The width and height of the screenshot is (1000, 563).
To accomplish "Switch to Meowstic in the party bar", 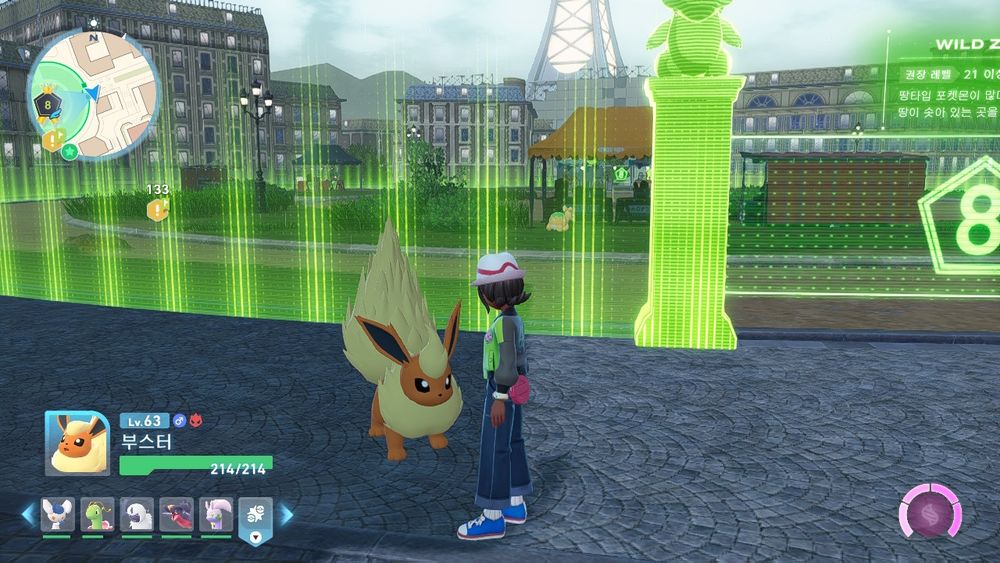I will tap(57, 514).
